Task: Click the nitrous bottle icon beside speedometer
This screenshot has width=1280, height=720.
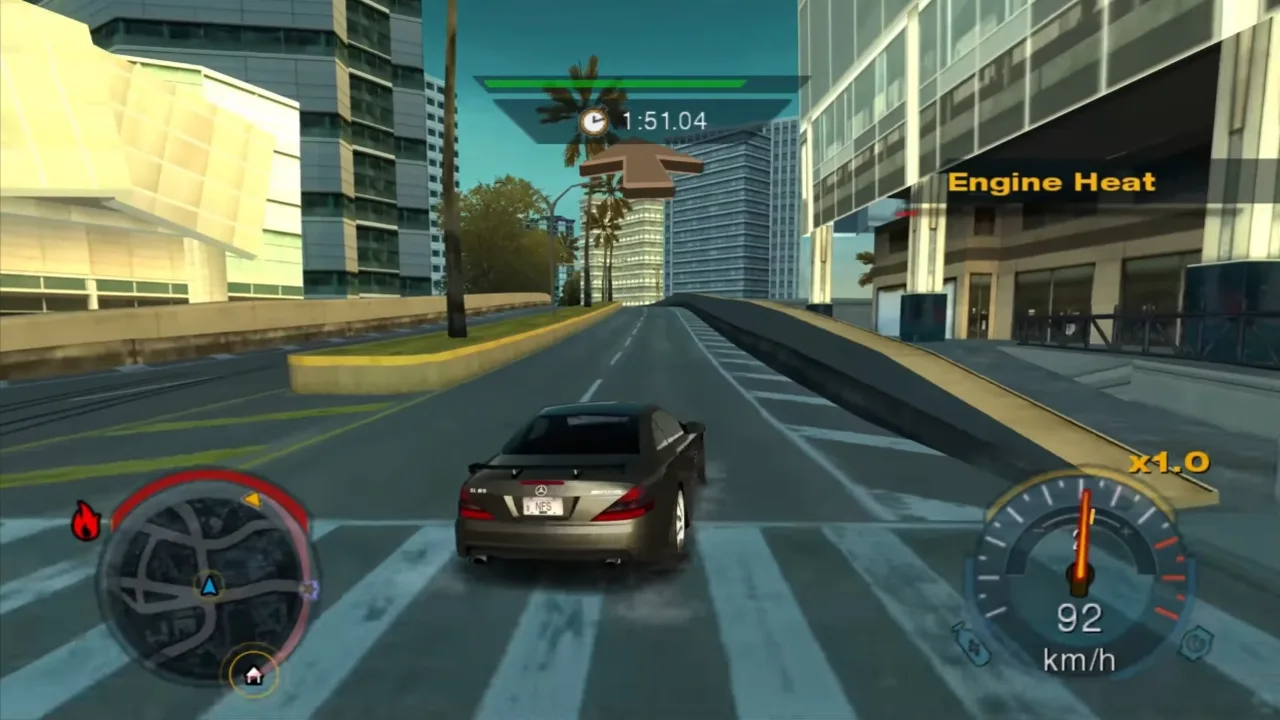Action: tap(971, 644)
